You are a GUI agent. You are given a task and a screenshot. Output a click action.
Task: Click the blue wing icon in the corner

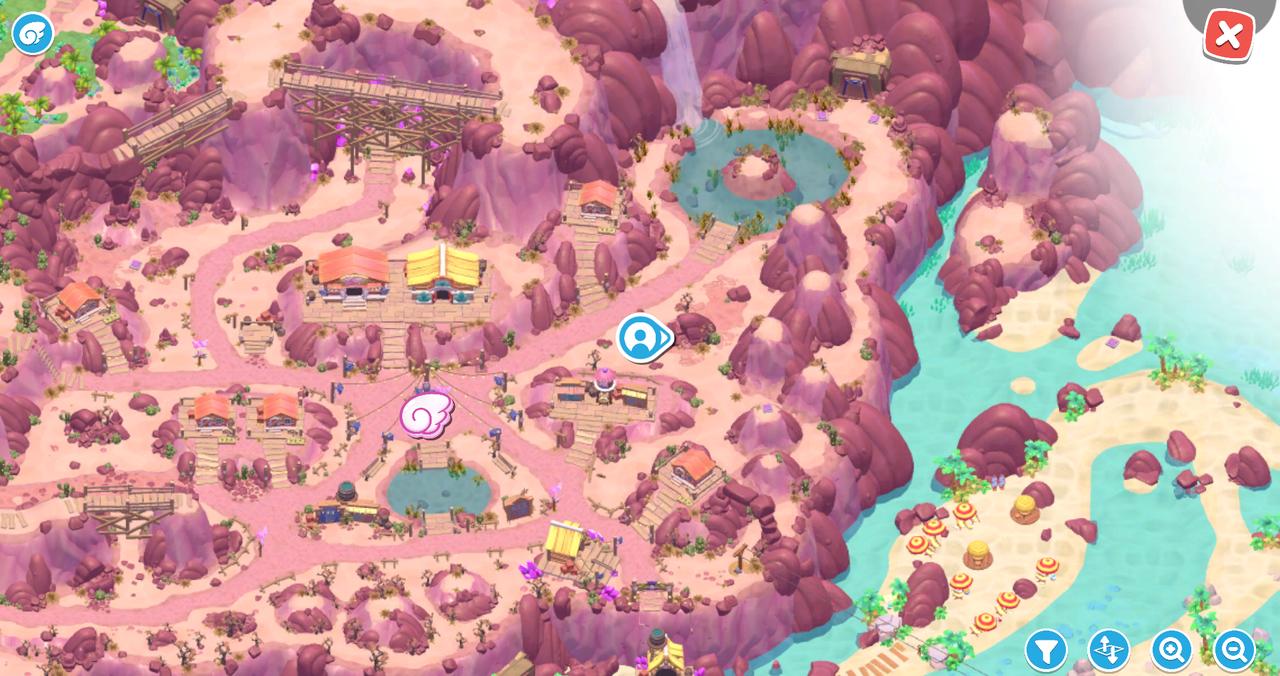coord(32,34)
